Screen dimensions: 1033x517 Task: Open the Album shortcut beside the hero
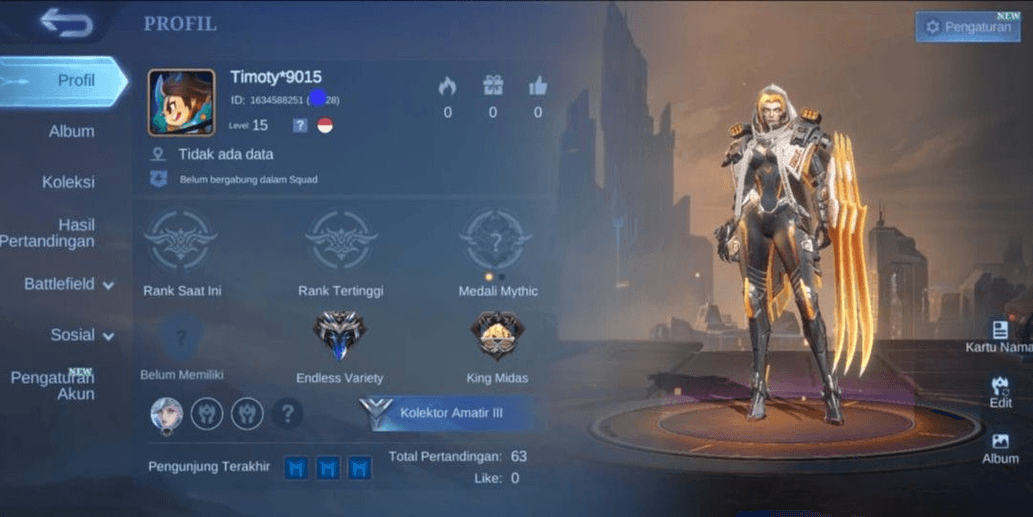pyautogui.click(x=1000, y=447)
